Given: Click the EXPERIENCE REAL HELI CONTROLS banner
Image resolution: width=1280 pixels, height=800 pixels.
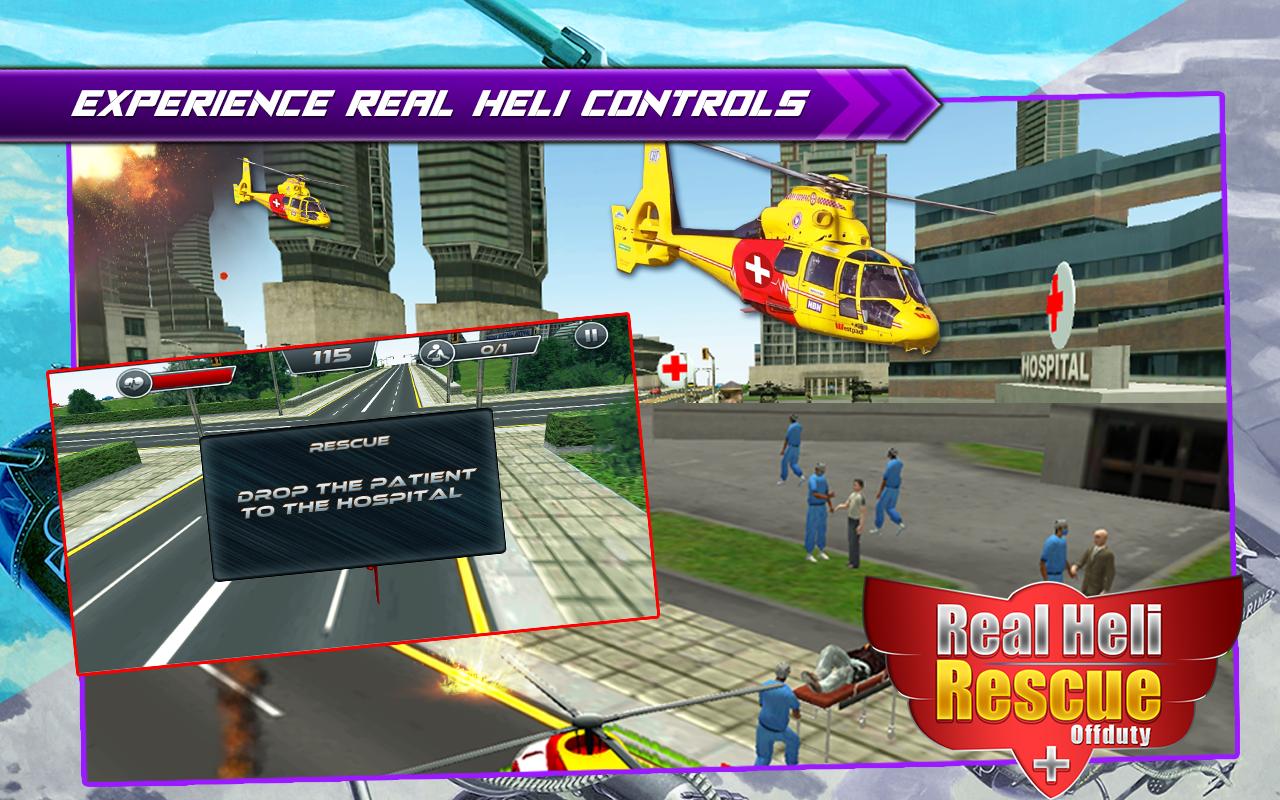Looking at the screenshot, I should (440, 98).
